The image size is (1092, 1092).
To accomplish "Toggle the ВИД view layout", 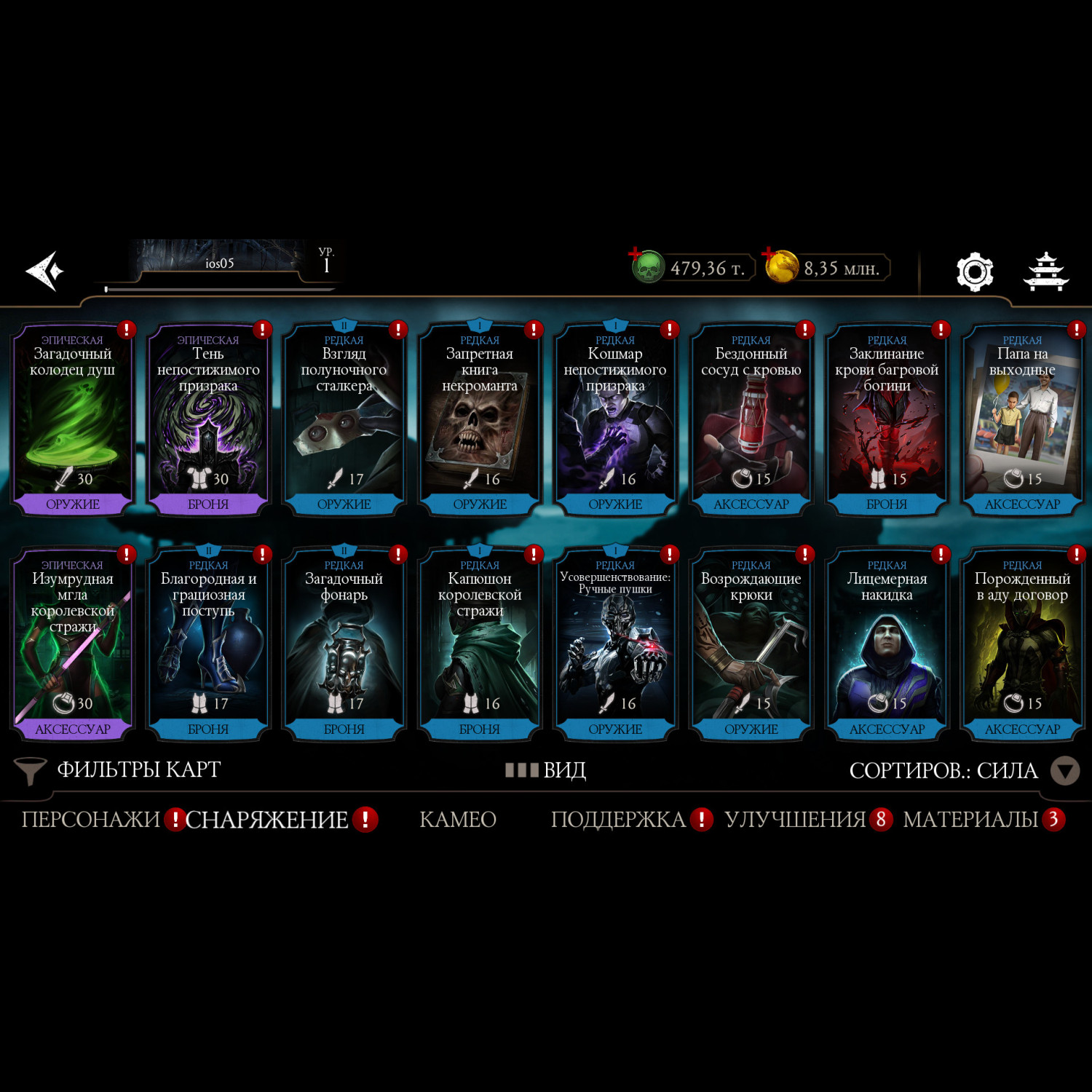I will [x=546, y=770].
